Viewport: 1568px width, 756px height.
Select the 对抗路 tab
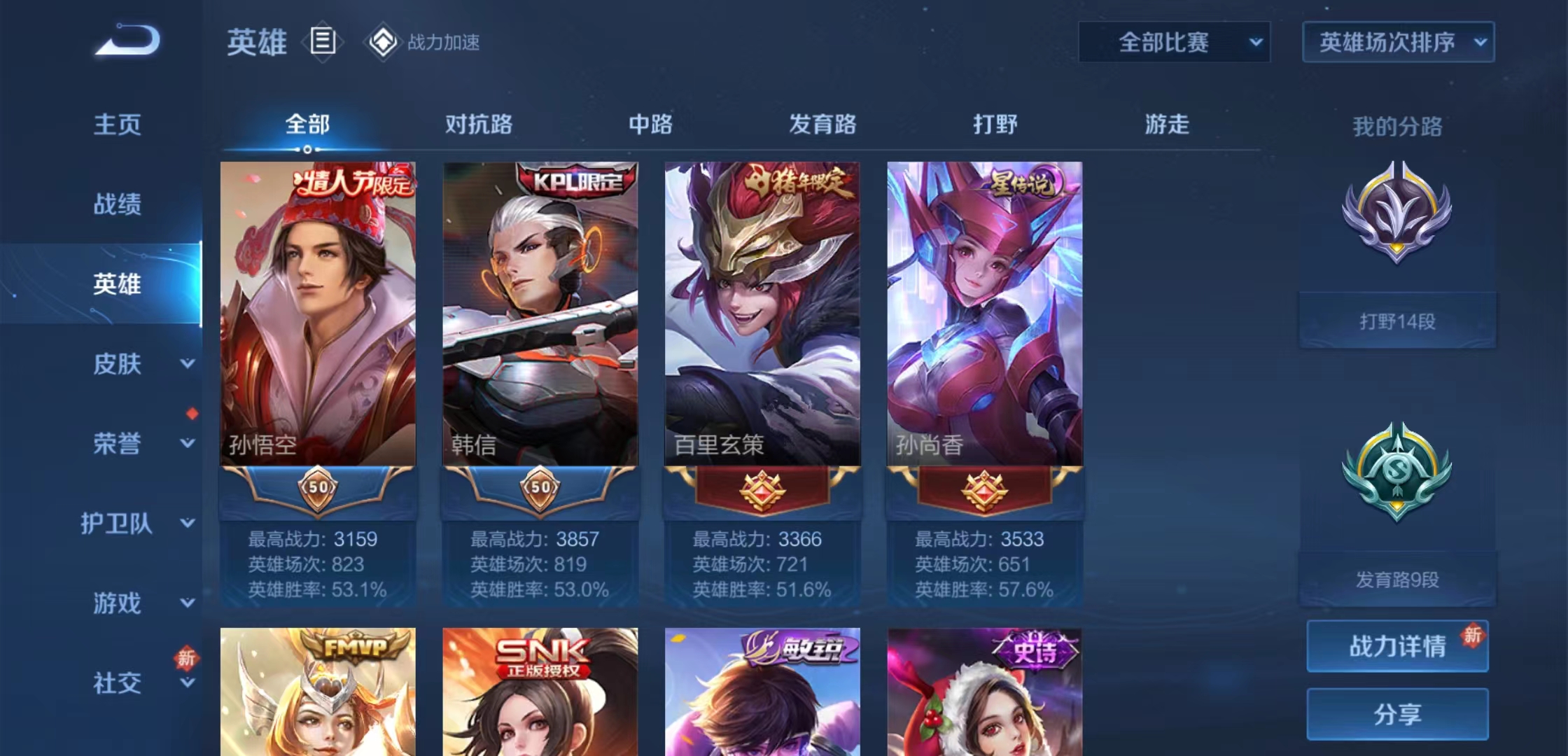tap(478, 125)
